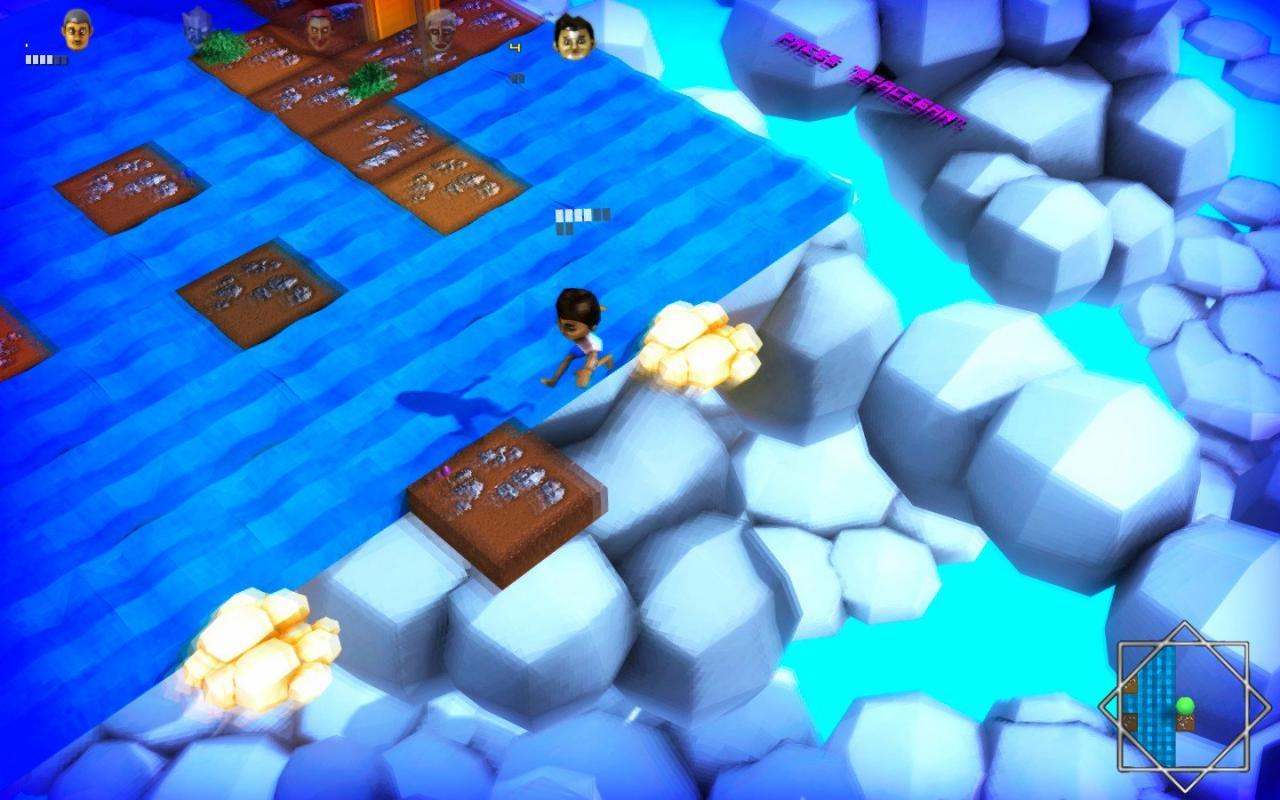Click the green player marker on the minimap

click(1185, 704)
